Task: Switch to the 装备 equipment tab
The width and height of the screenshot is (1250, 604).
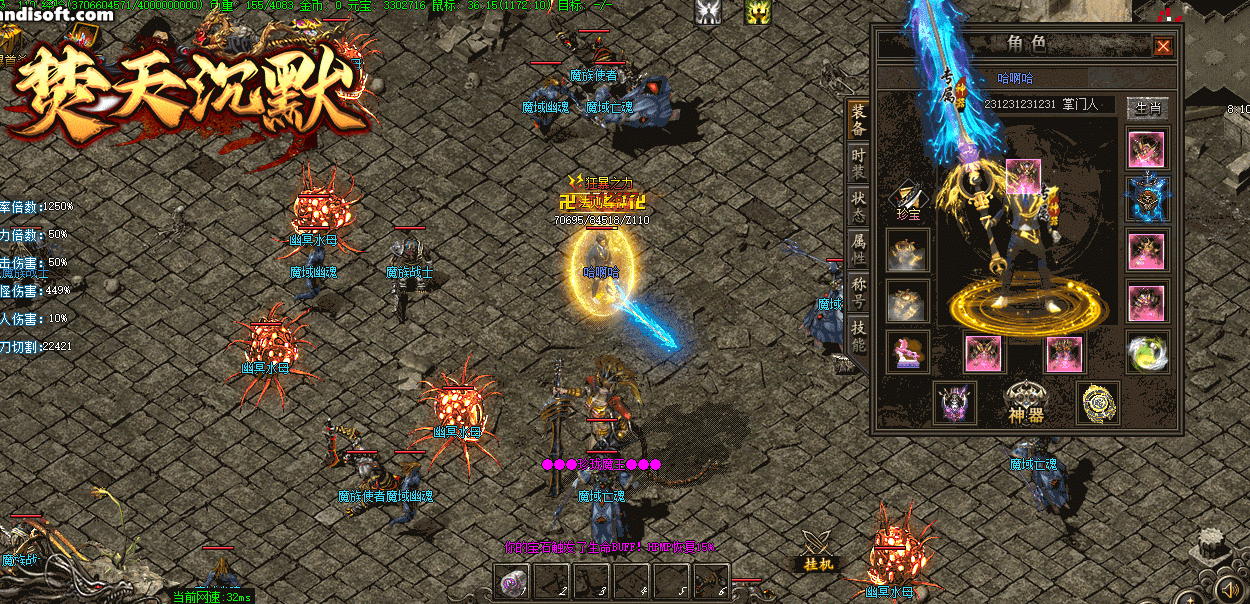Action: [858, 120]
